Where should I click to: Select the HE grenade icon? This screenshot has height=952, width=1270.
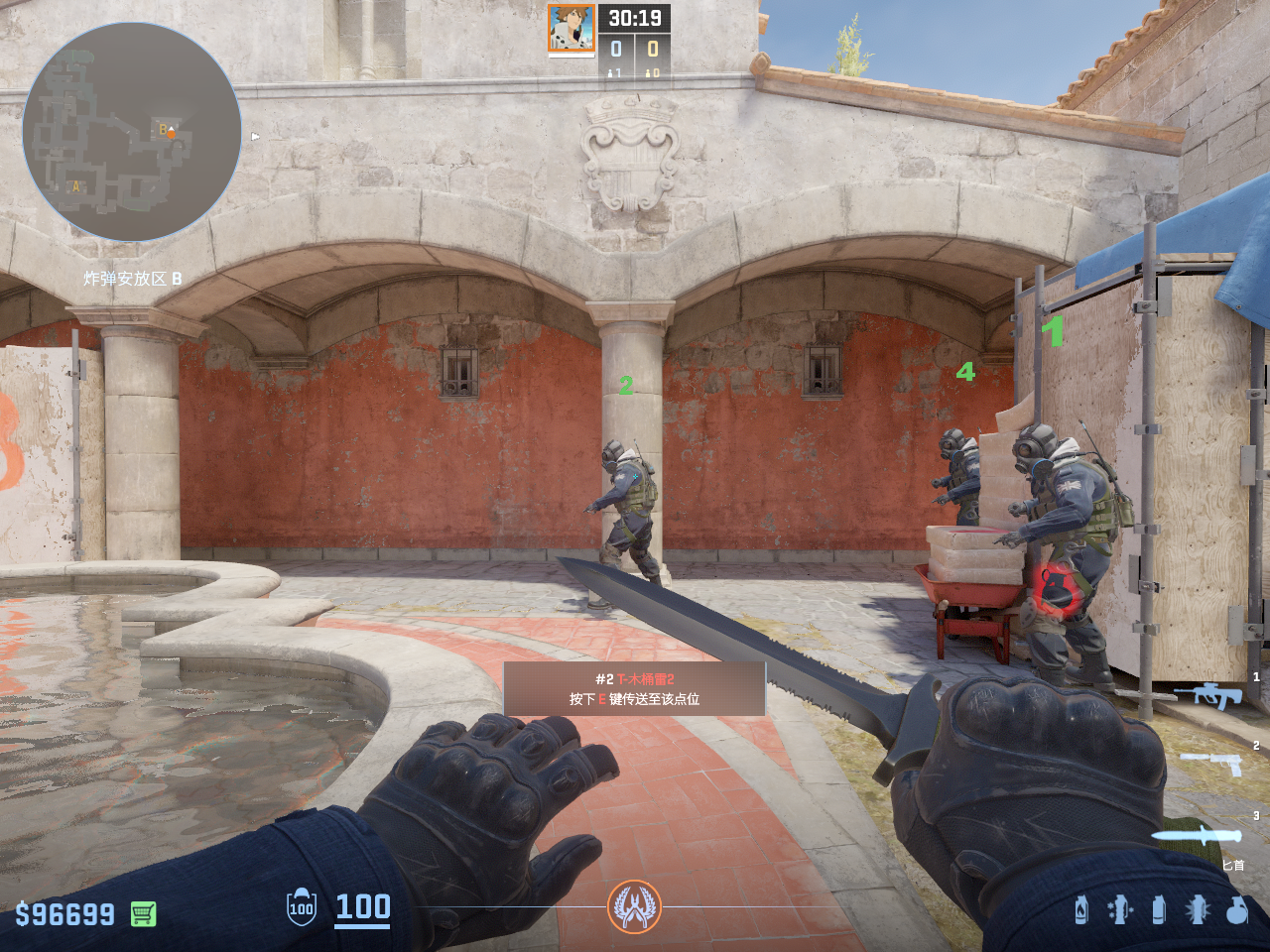pos(1236,909)
